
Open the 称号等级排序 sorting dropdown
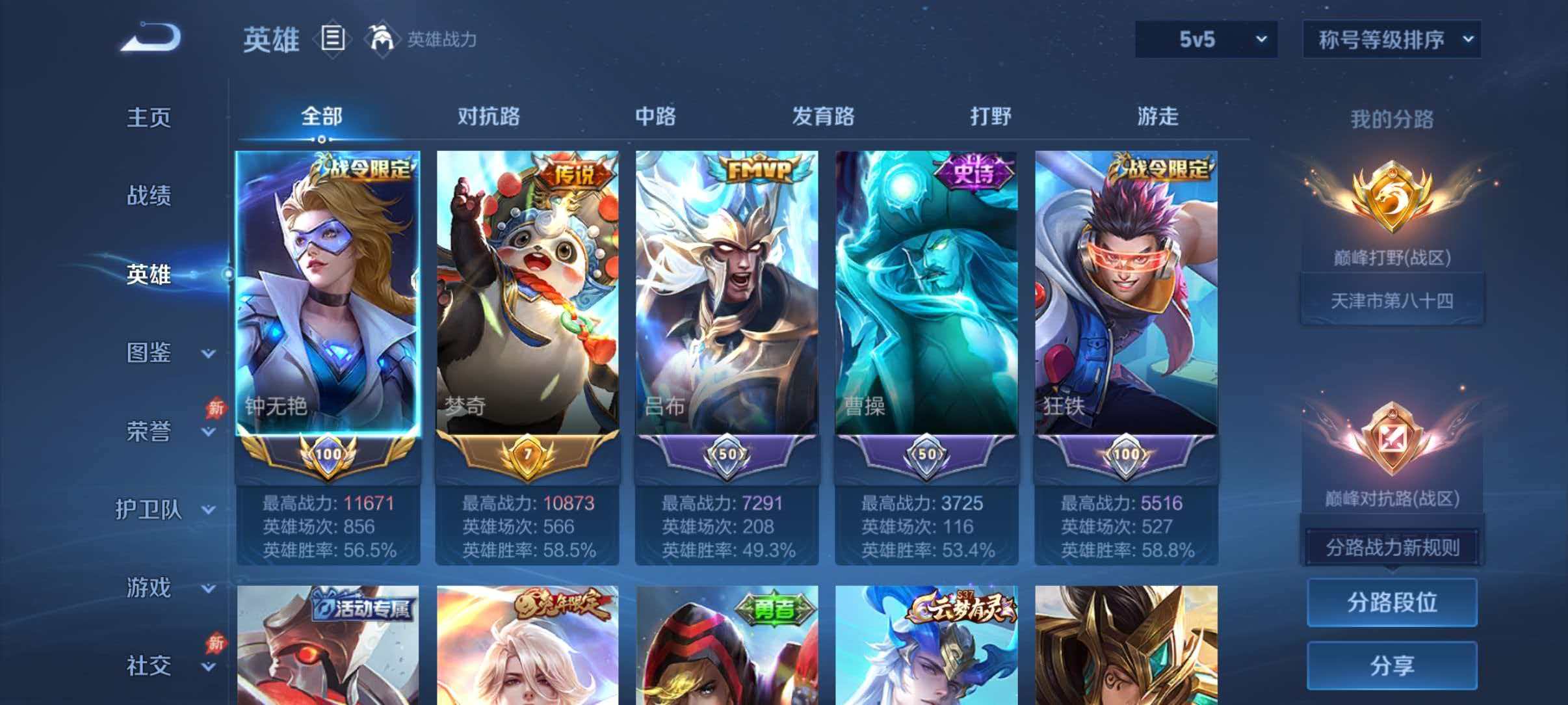tap(1391, 39)
